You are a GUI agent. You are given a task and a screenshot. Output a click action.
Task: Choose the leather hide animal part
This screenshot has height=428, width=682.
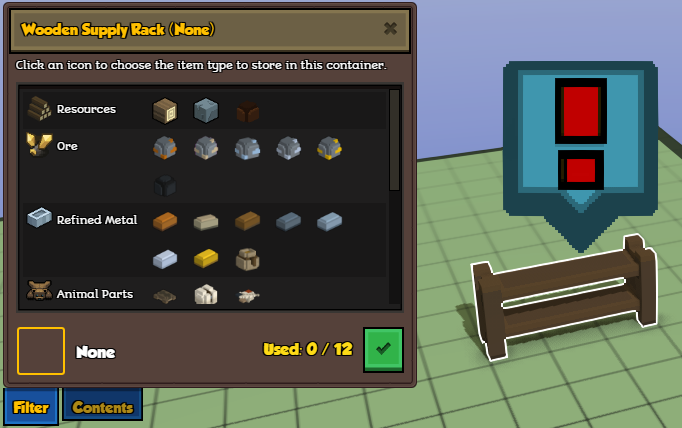[x=164, y=295]
